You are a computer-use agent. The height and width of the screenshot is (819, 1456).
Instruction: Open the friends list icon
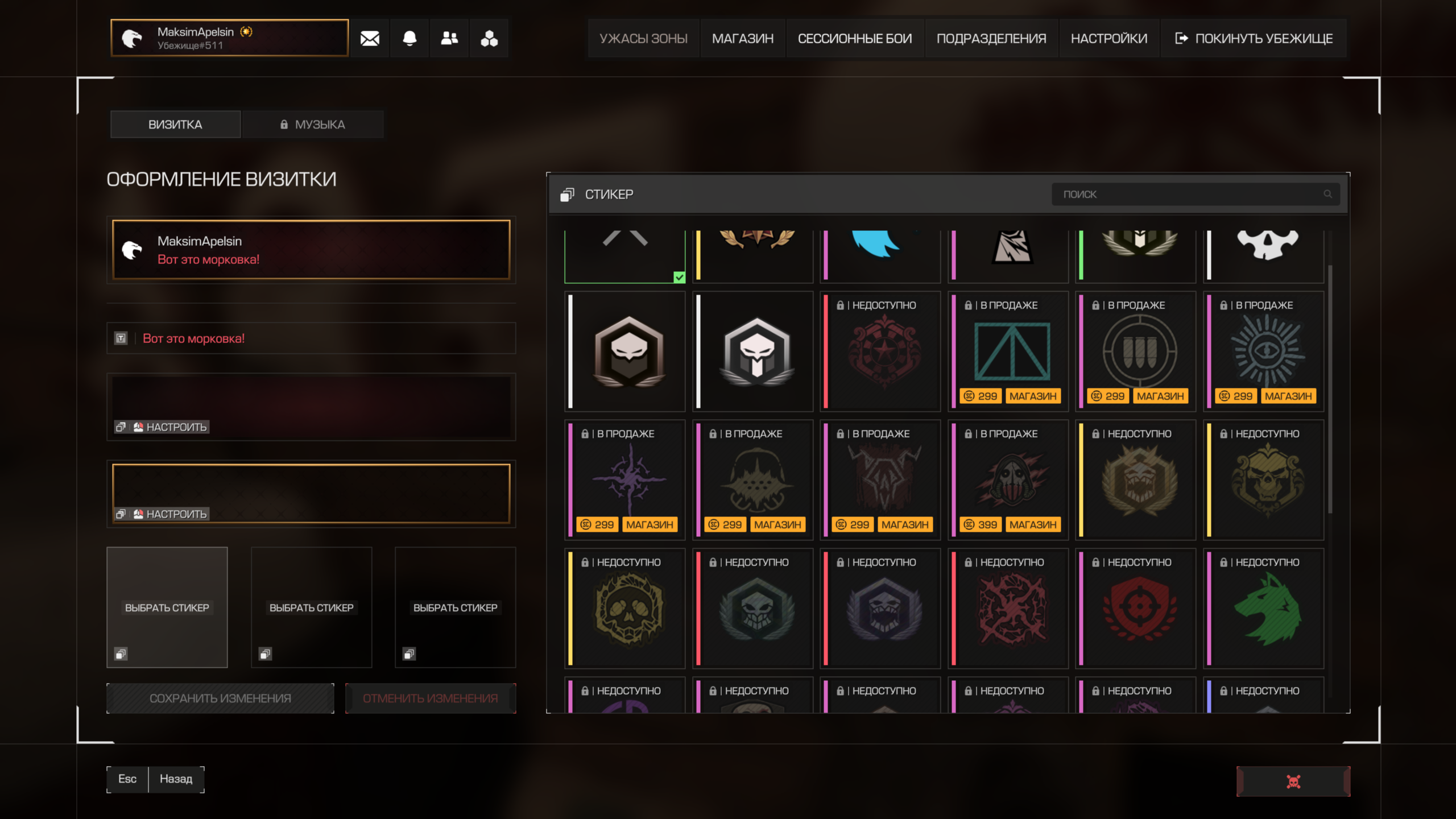(449, 38)
